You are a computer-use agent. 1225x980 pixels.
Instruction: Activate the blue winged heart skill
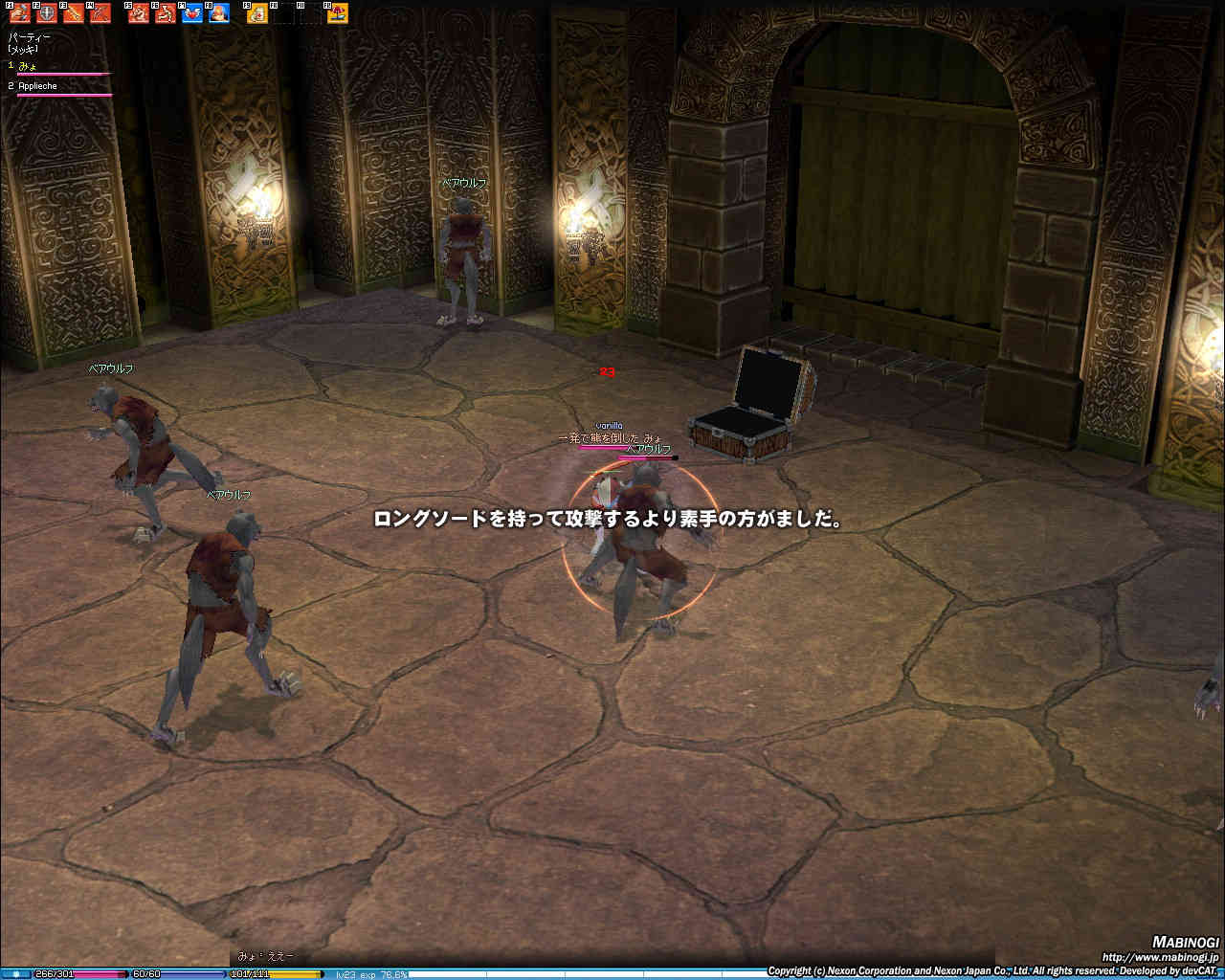pyautogui.click(x=192, y=13)
